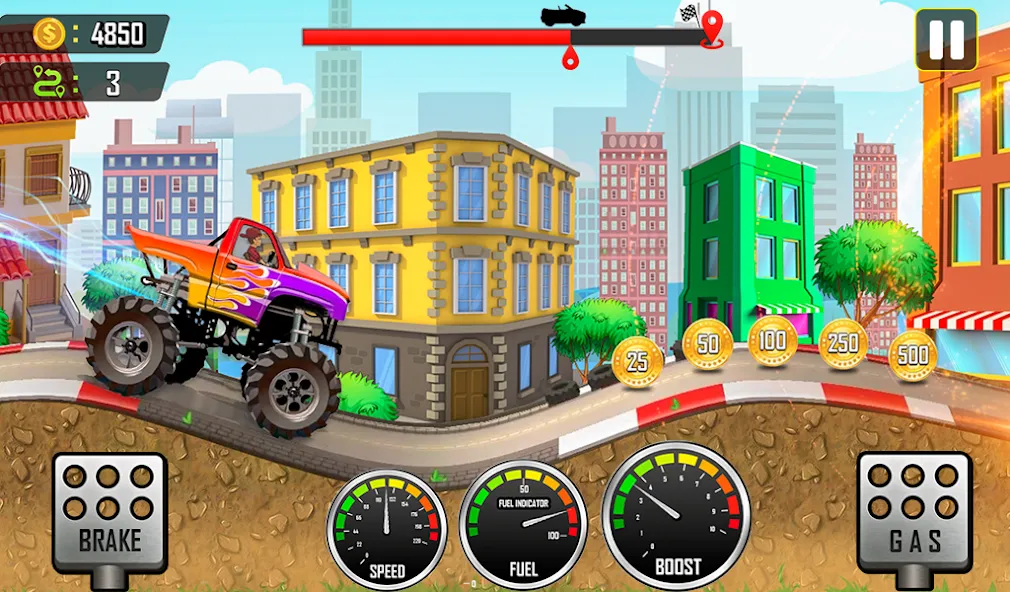
Task: Hit the BRAKE pedal
Action: [x=110, y=512]
